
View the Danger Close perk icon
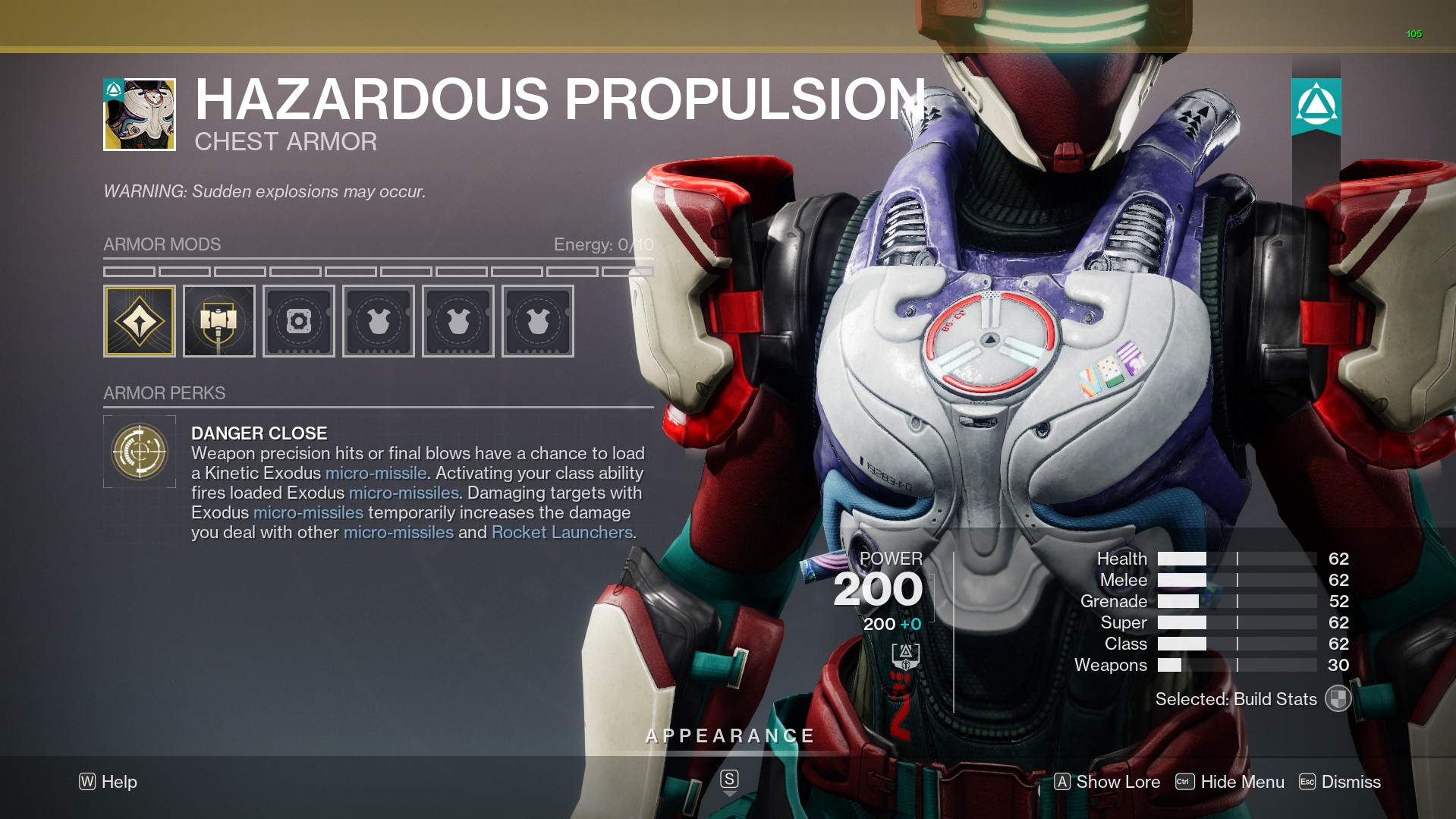click(140, 452)
